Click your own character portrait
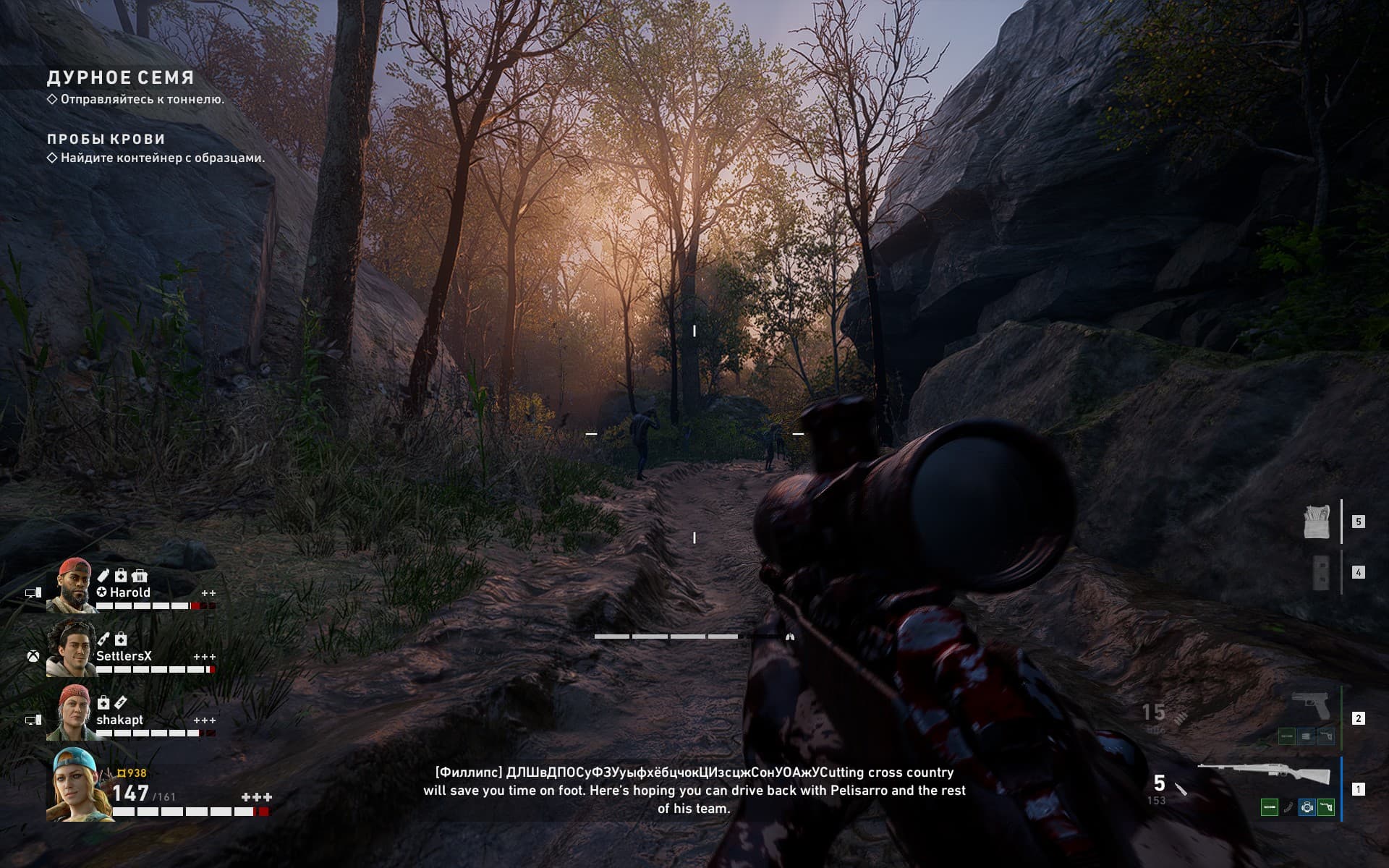This screenshot has height=868, width=1389. (78, 785)
